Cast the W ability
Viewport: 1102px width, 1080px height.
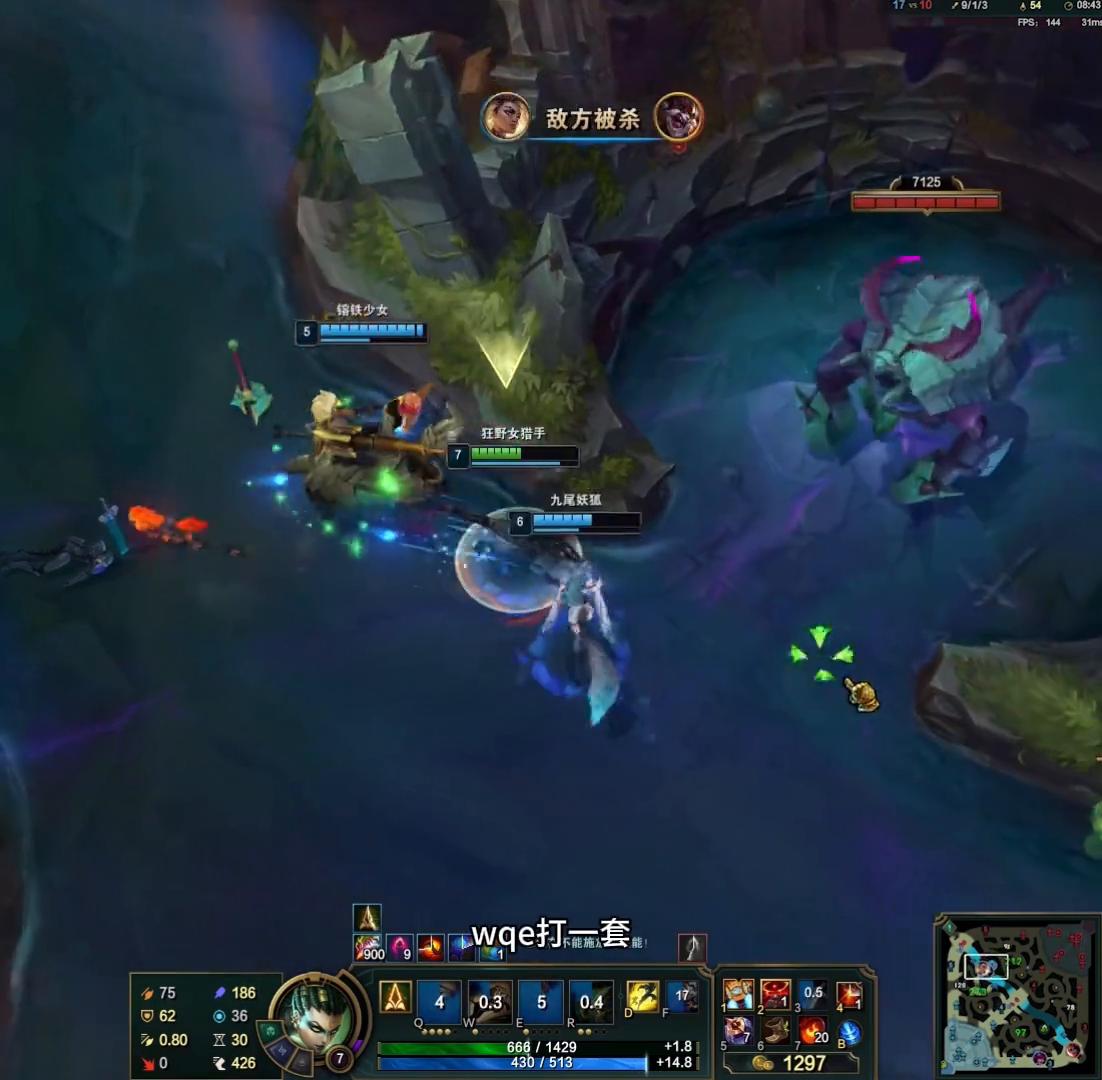[490, 1002]
